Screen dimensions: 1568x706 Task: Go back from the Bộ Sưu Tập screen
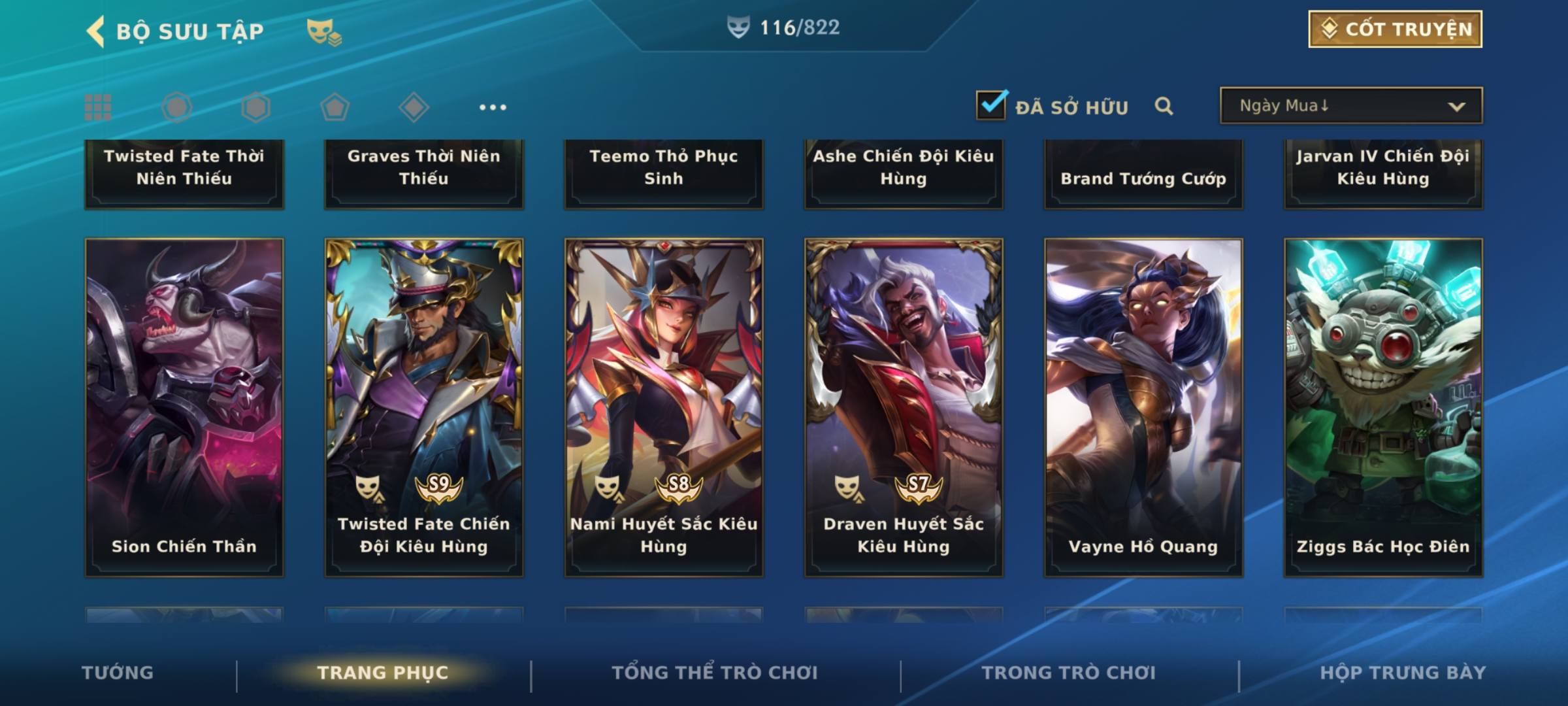[x=95, y=31]
